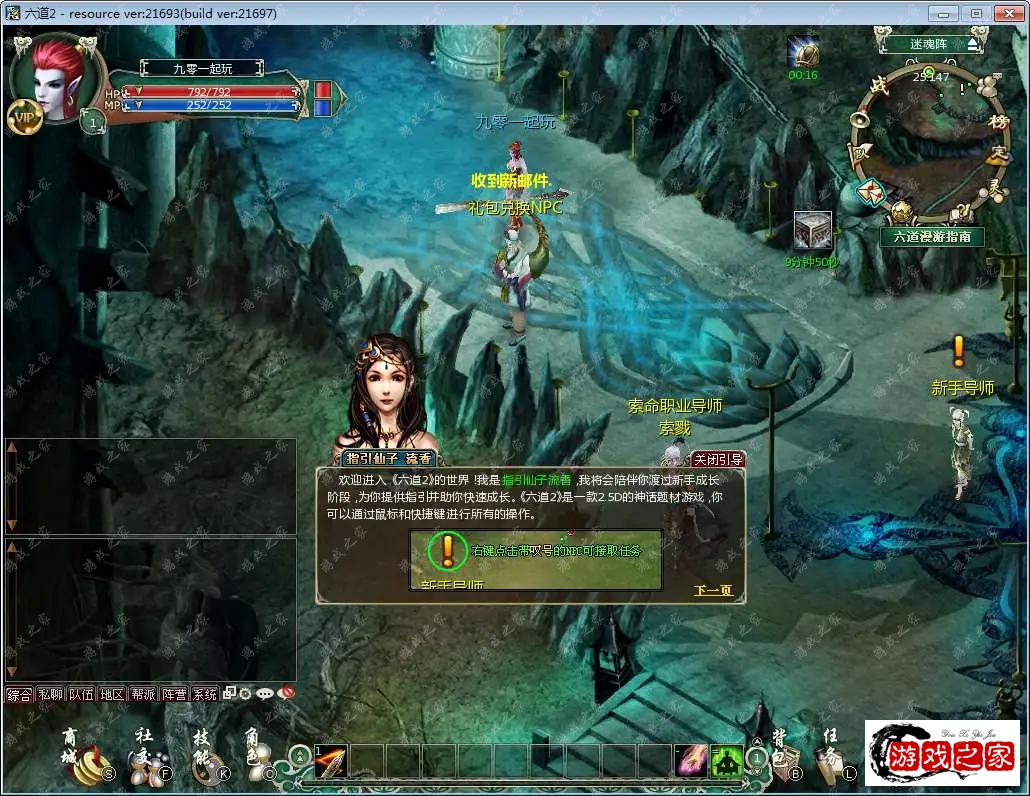Open the VIP badge by the portrait
Screen dimensions: 1030x796
(23, 118)
